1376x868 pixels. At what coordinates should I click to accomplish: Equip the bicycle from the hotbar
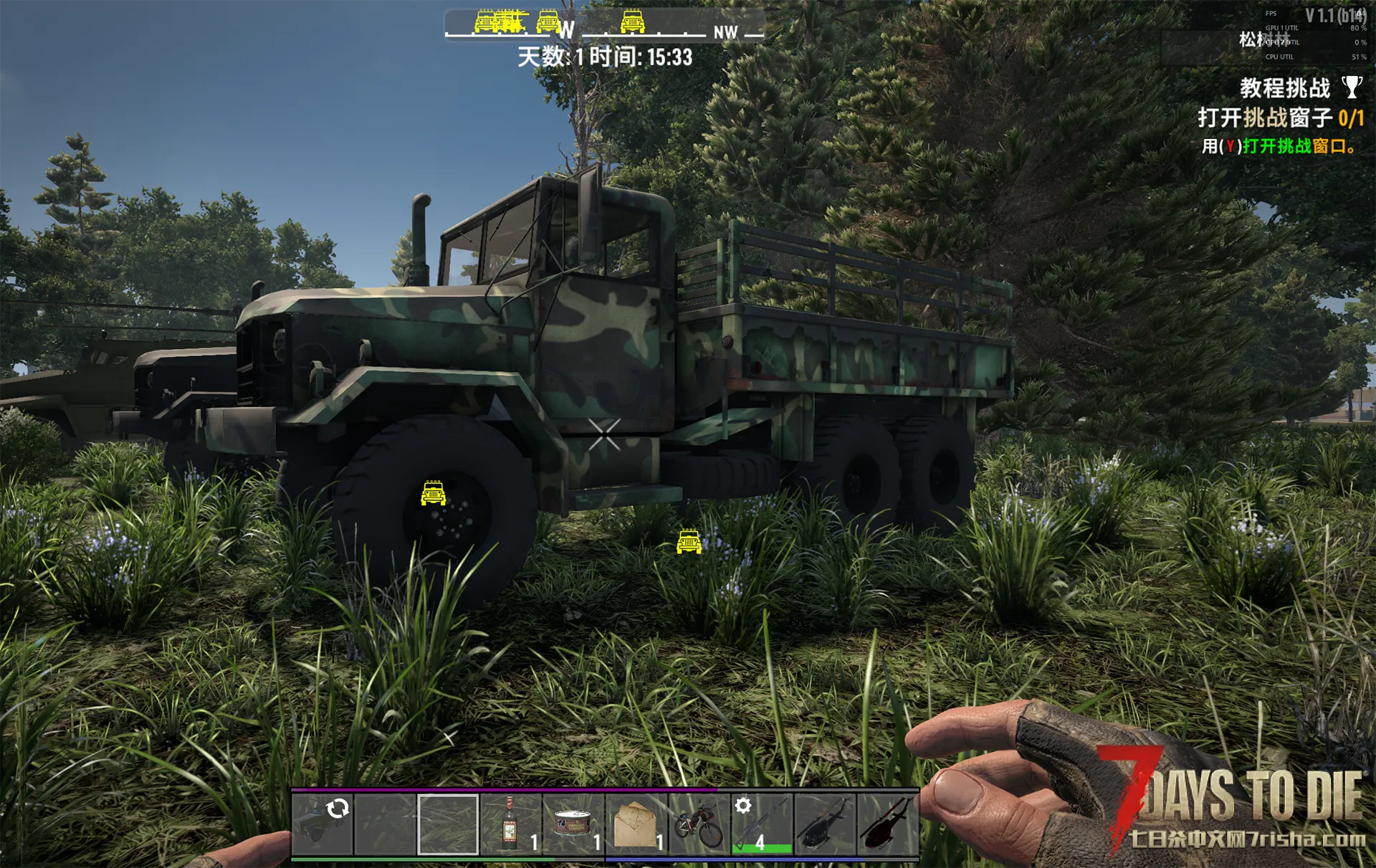pyautogui.click(x=699, y=824)
